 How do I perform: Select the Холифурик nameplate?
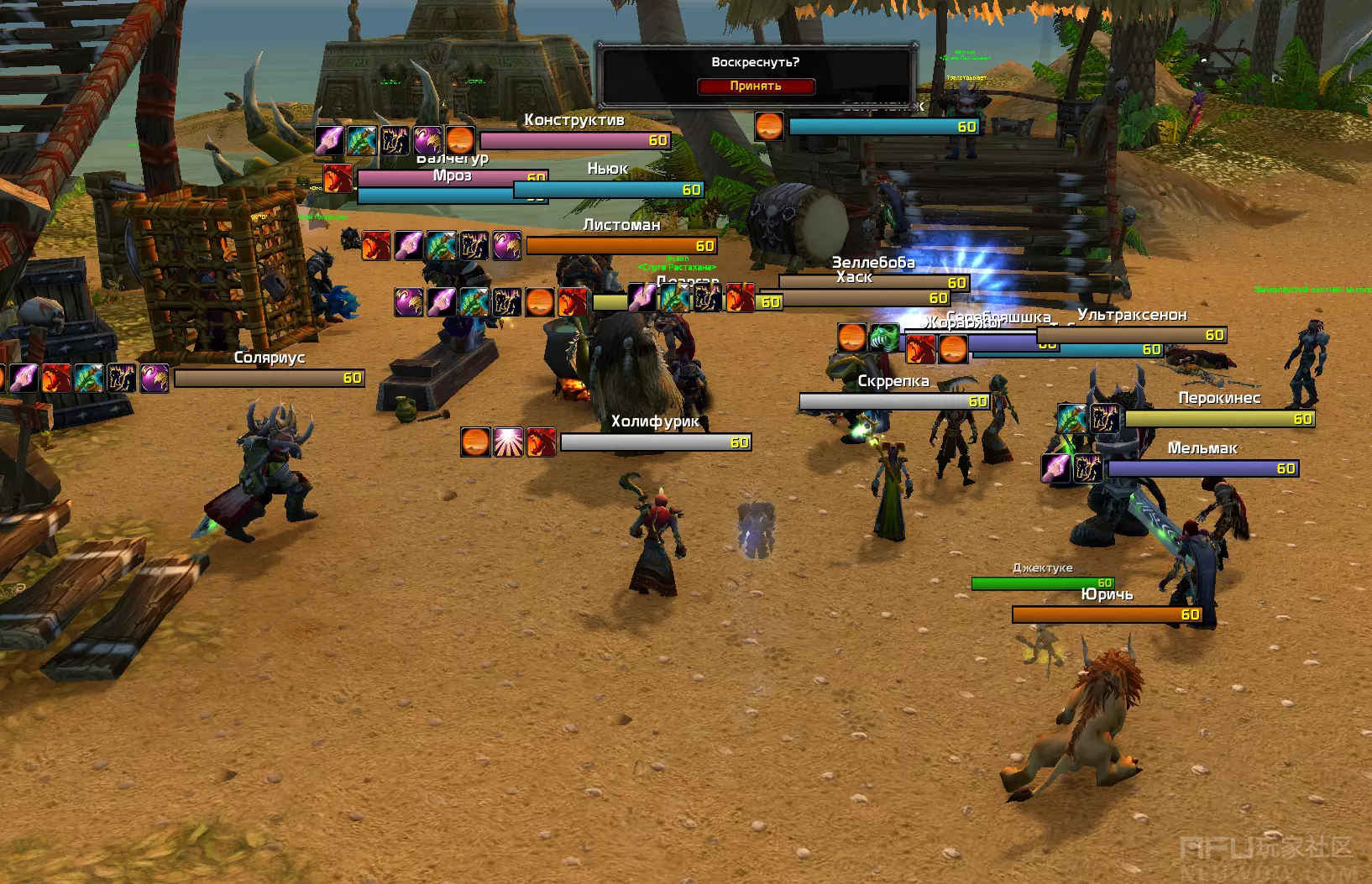[655, 442]
